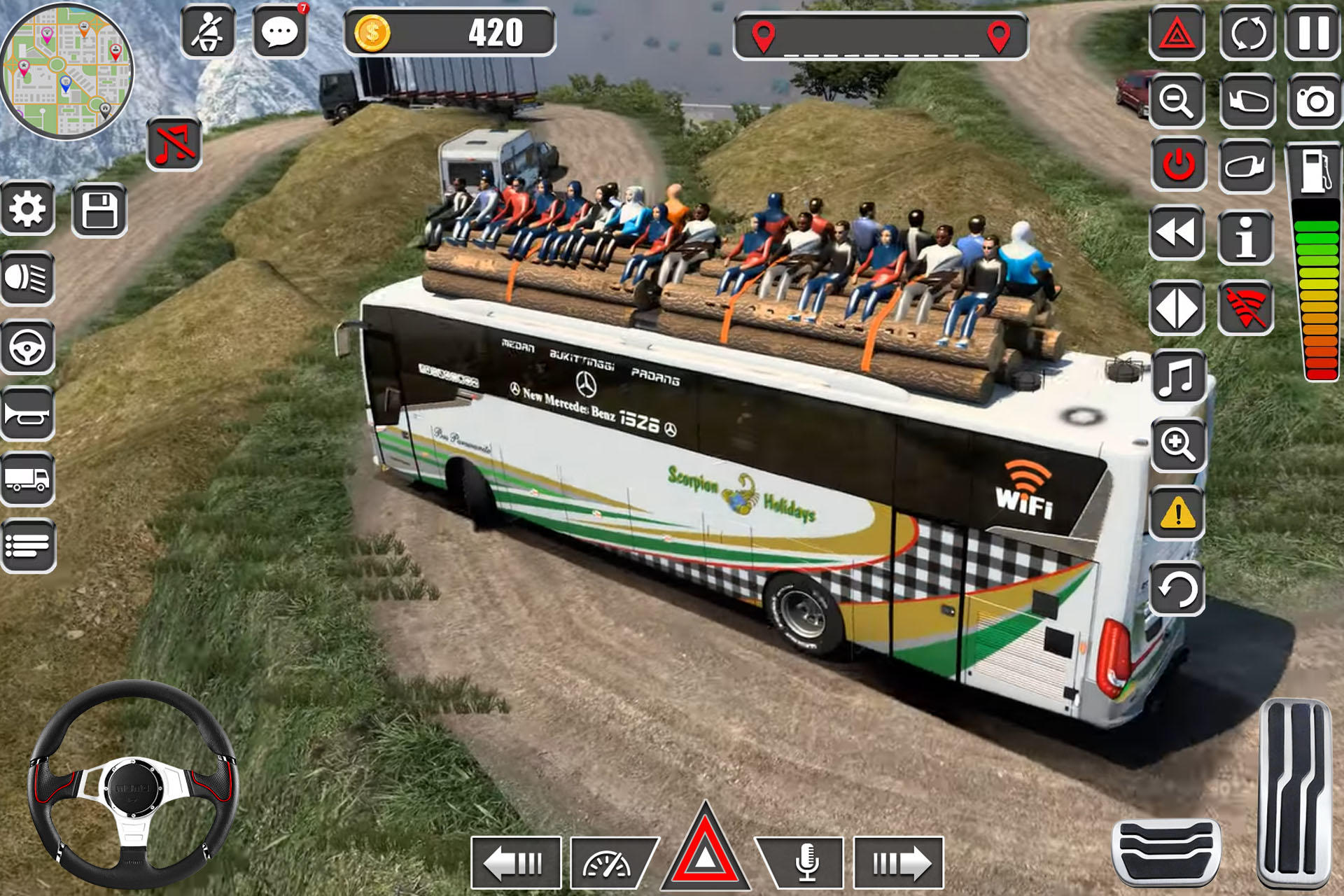Switch the engine power button
Viewport: 1344px width, 896px height.
point(1179,165)
